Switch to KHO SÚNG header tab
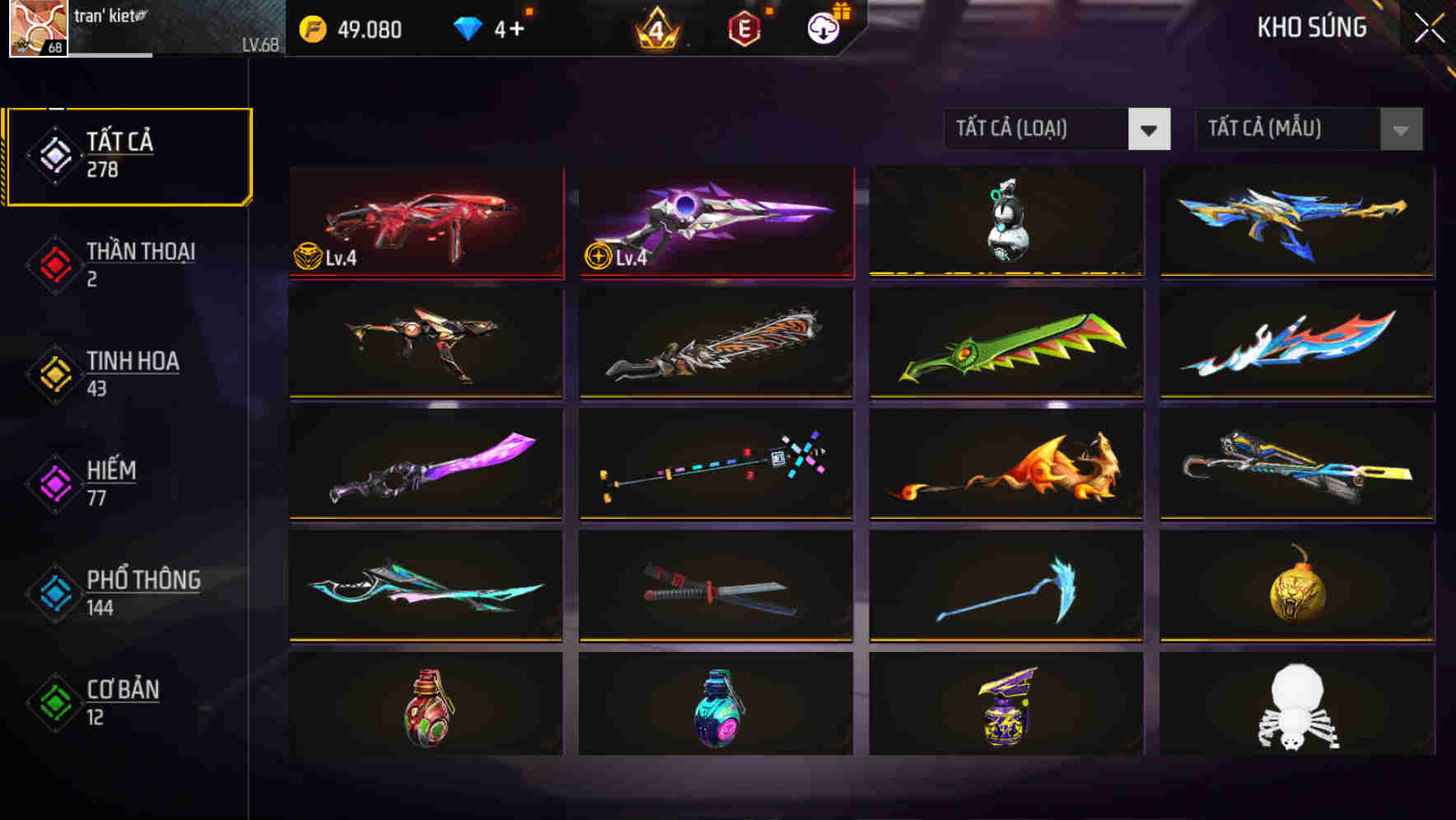1456x820 pixels. (1311, 28)
